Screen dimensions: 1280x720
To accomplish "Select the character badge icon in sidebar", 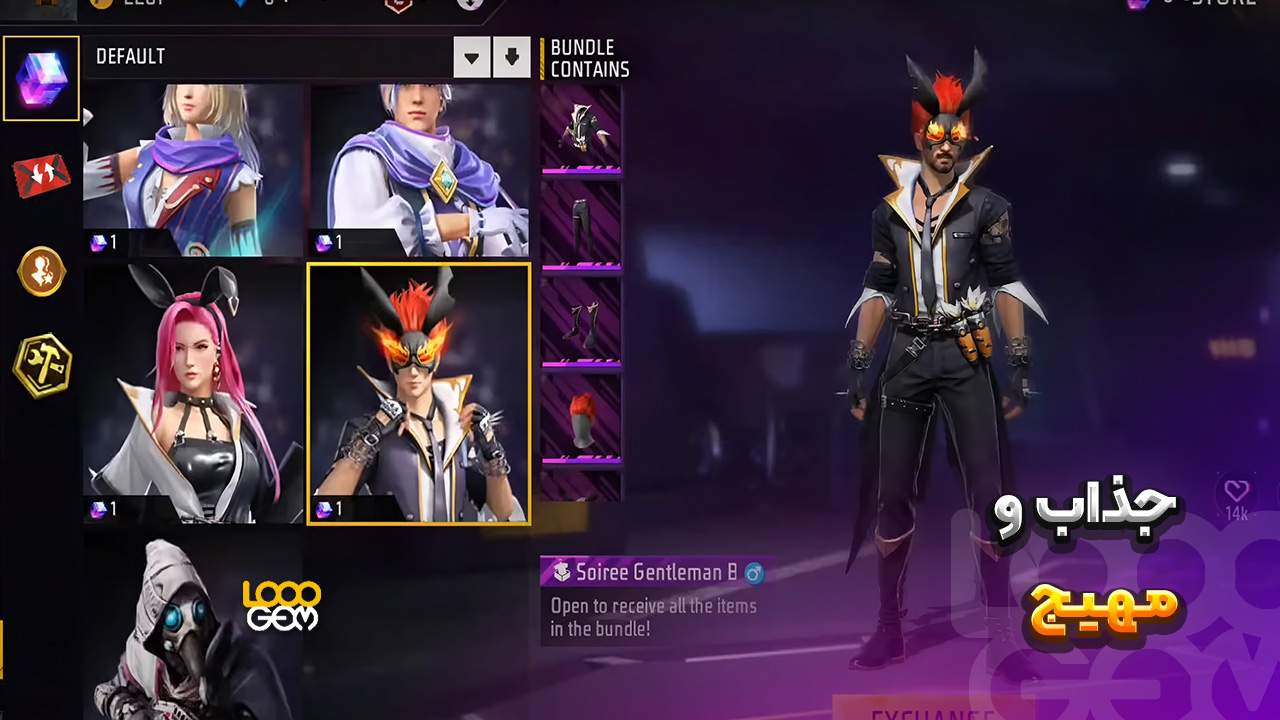I will click(41, 271).
